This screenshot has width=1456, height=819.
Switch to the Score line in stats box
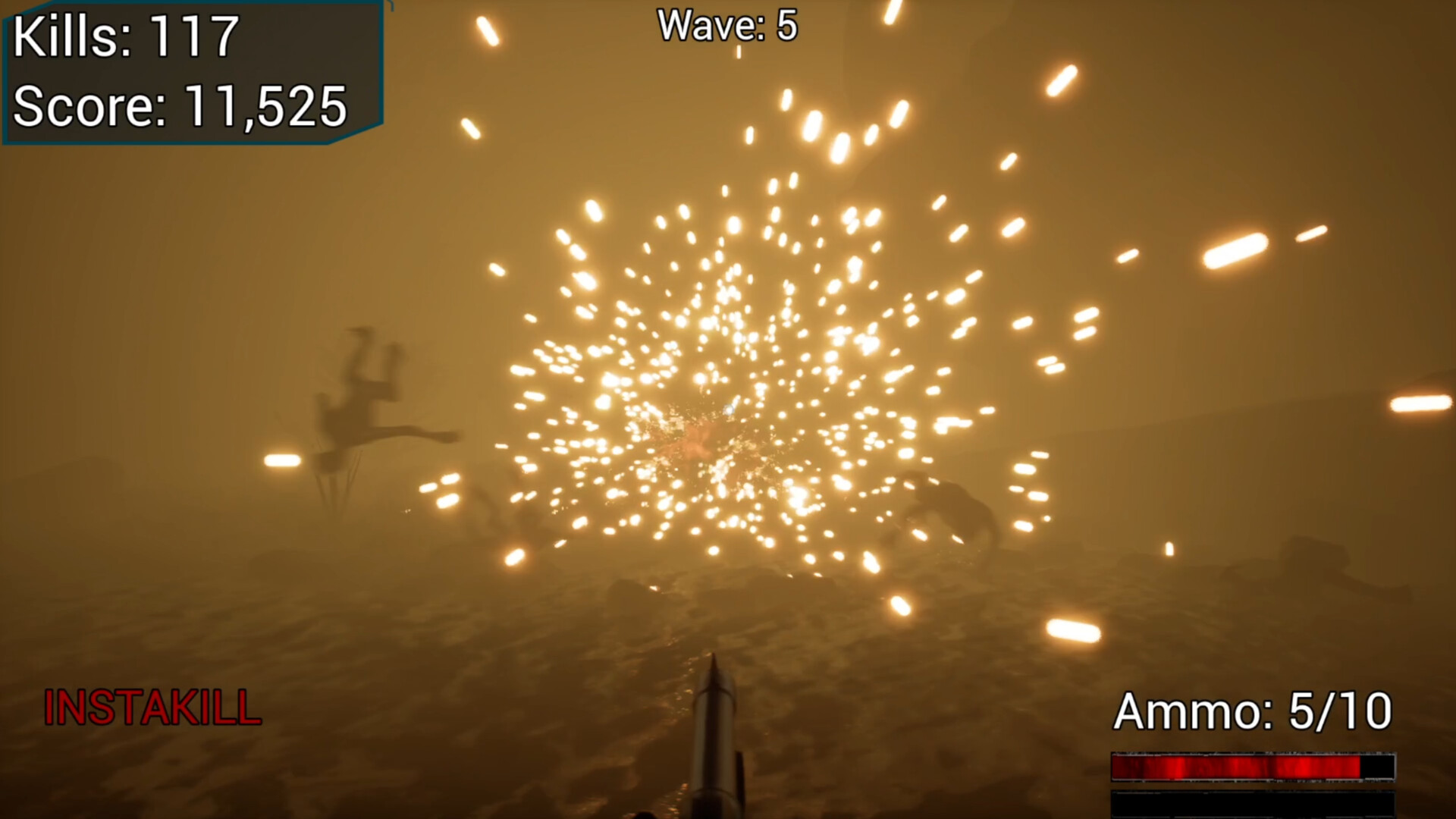click(x=178, y=106)
